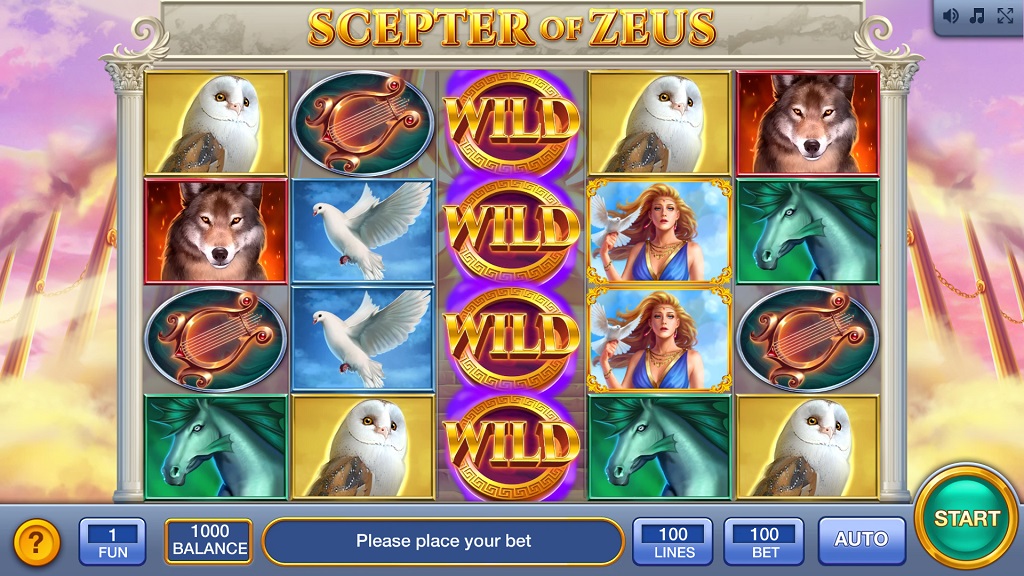This screenshot has height=576, width=1024.
Task: Open the help question mark button
Action: coord(37,542)
